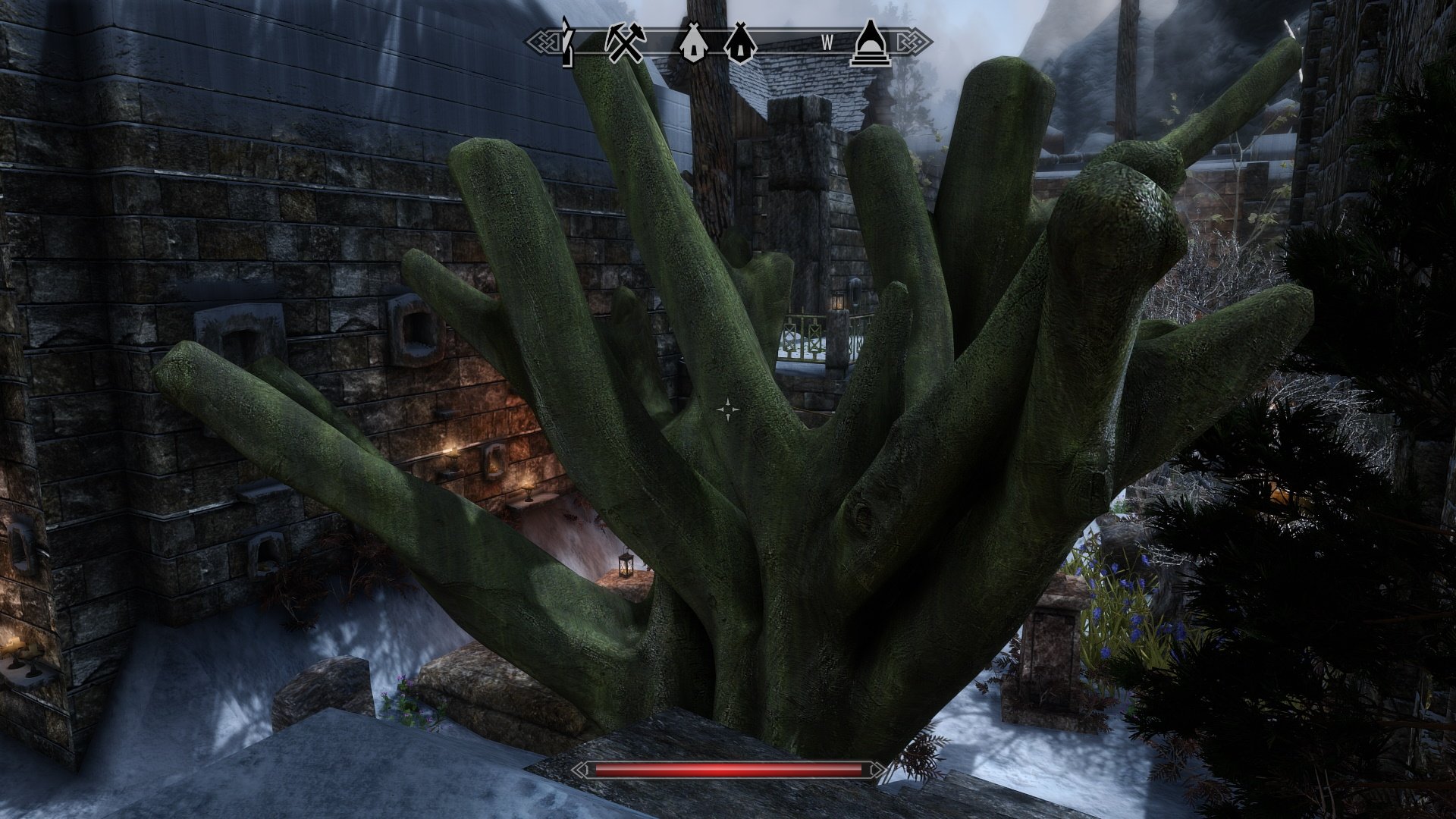Click the dome-shaped barrow marker on compass
1456x819 pixels.
[871, 43]
